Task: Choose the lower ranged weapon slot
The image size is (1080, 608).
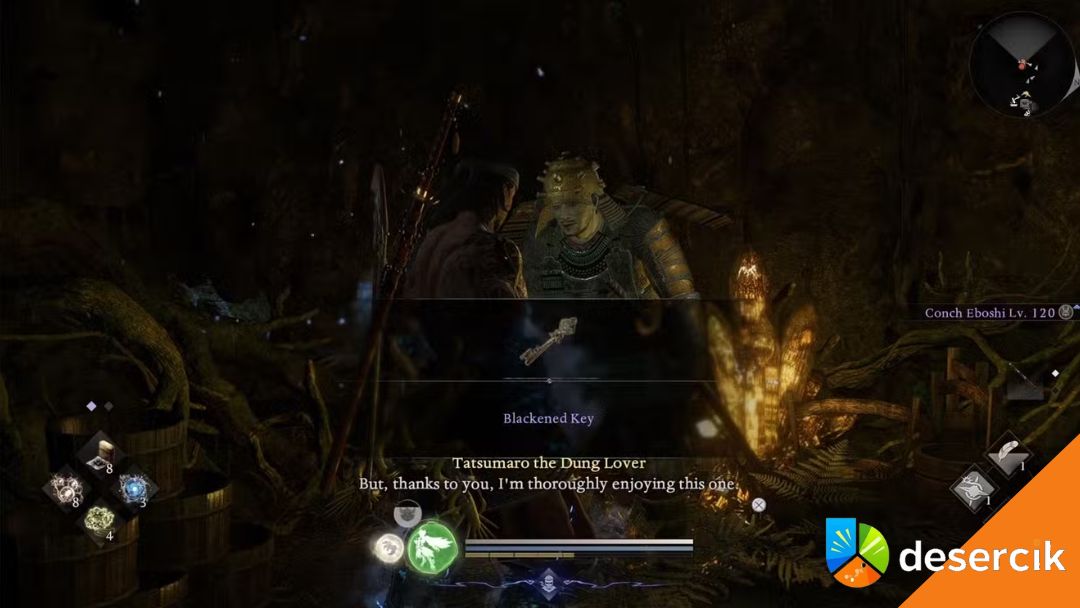Action: [971, 489]
